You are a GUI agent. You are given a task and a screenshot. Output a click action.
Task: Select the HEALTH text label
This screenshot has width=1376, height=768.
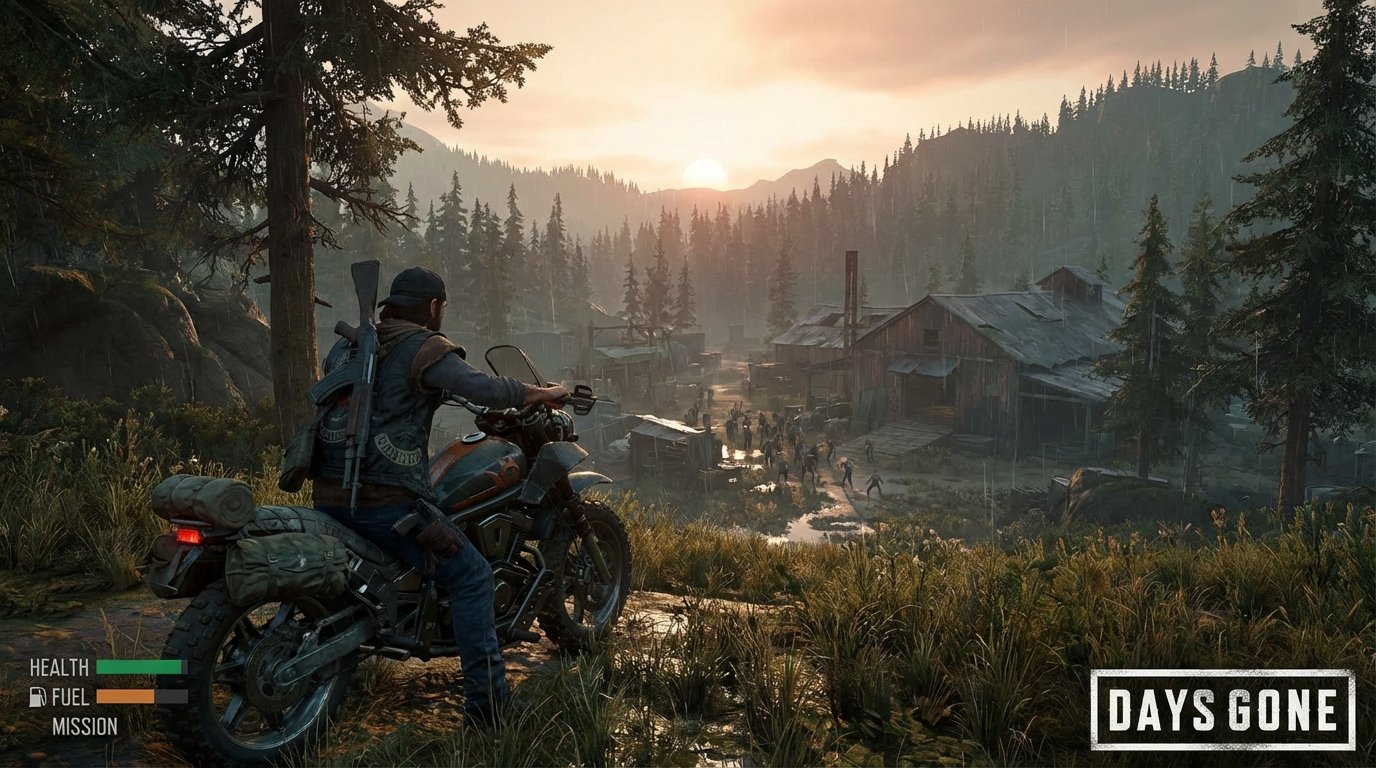pyautogui.click(x=59, y=667)
